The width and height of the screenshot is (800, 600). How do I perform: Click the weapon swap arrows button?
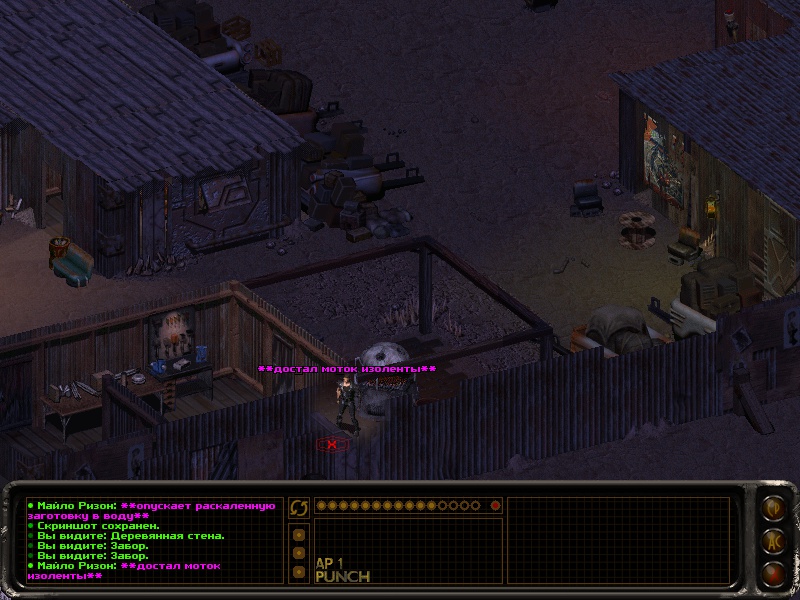299,509
